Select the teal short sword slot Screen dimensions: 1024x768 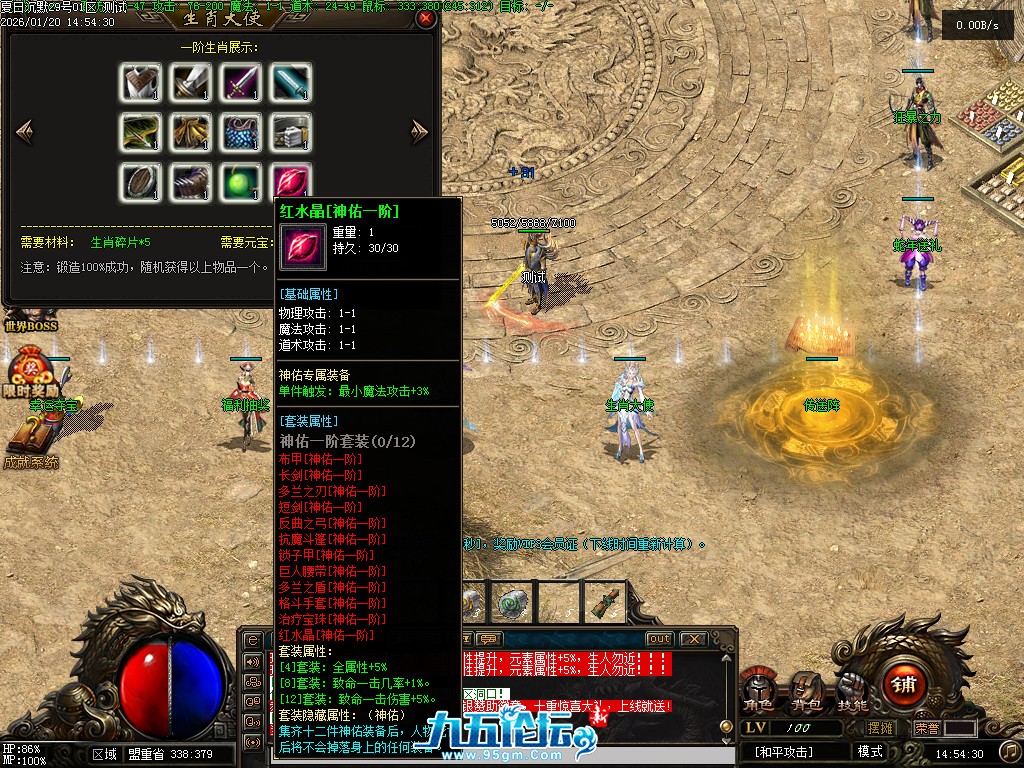tap(291, 82)
